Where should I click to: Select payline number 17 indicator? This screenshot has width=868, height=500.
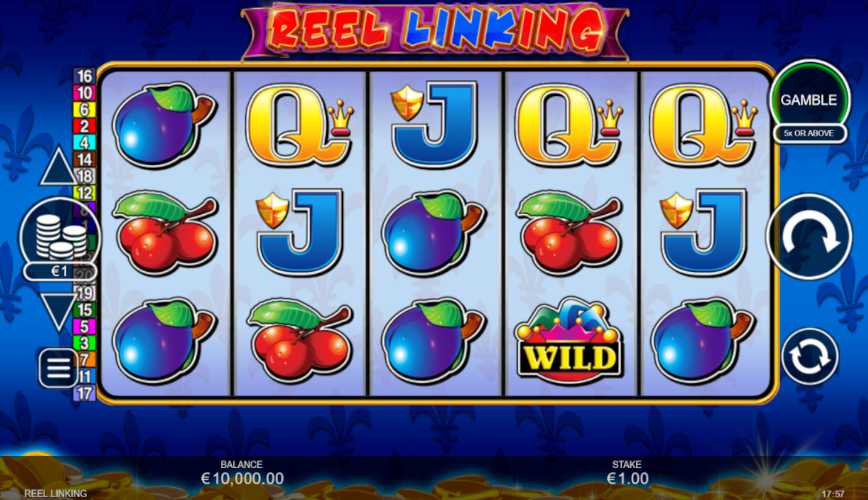pos(84,393)
